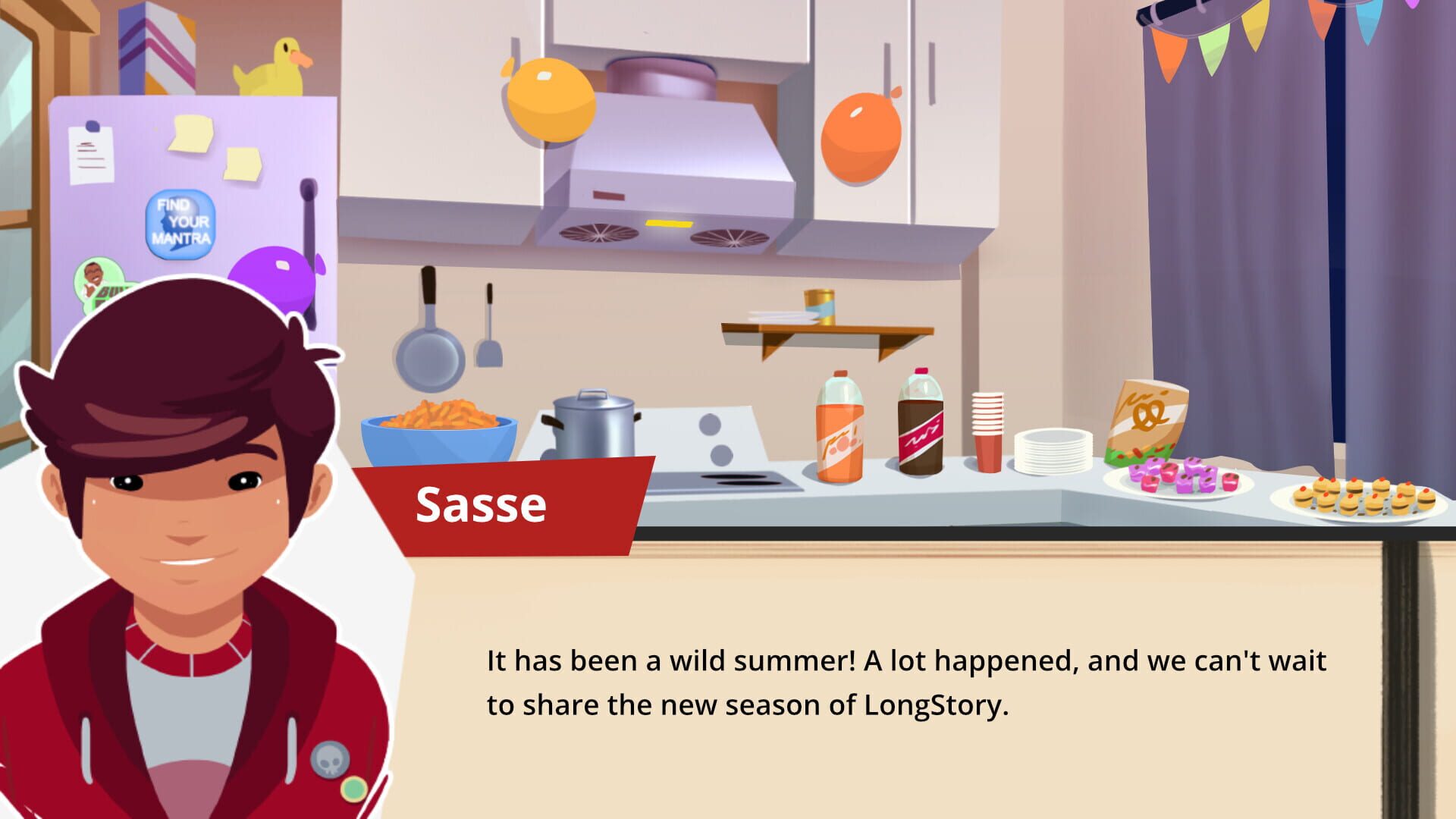Click the bowl of orange snacks

[440, 428]
